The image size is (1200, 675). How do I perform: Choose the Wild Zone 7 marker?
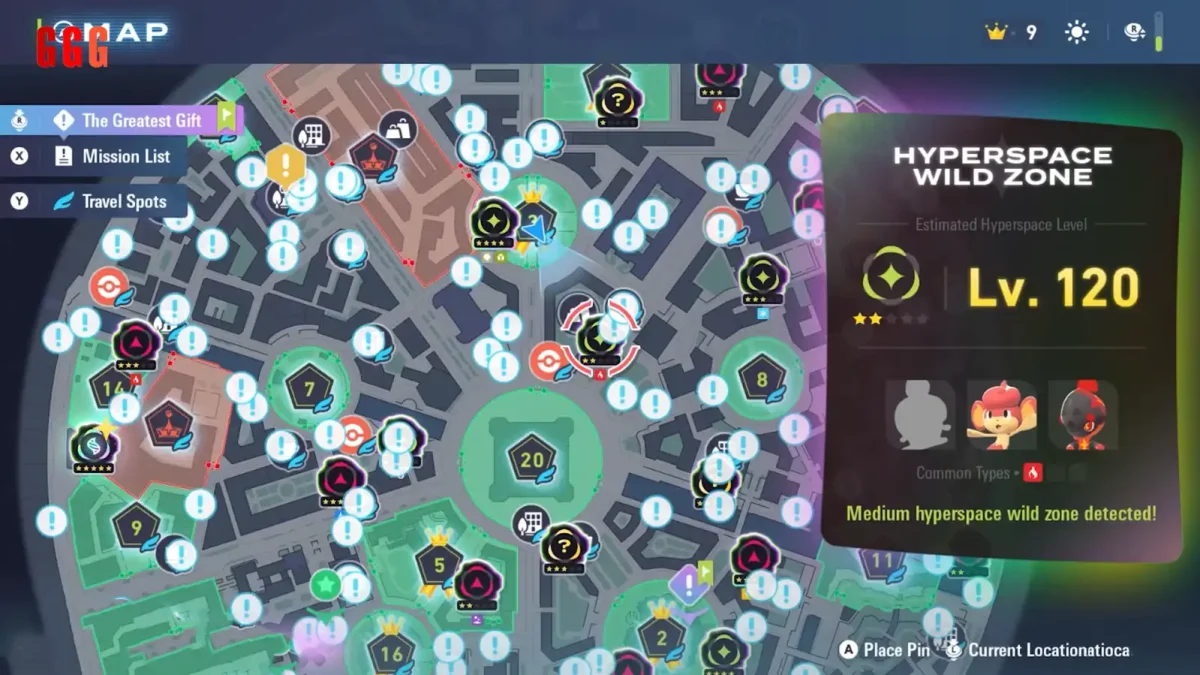pos(309,387)
